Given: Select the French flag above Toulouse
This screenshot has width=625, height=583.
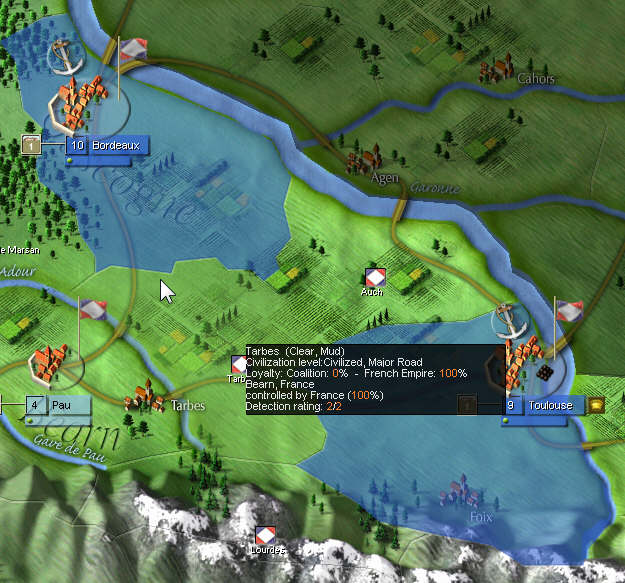Looking at the screenshot, I should 569,310.
